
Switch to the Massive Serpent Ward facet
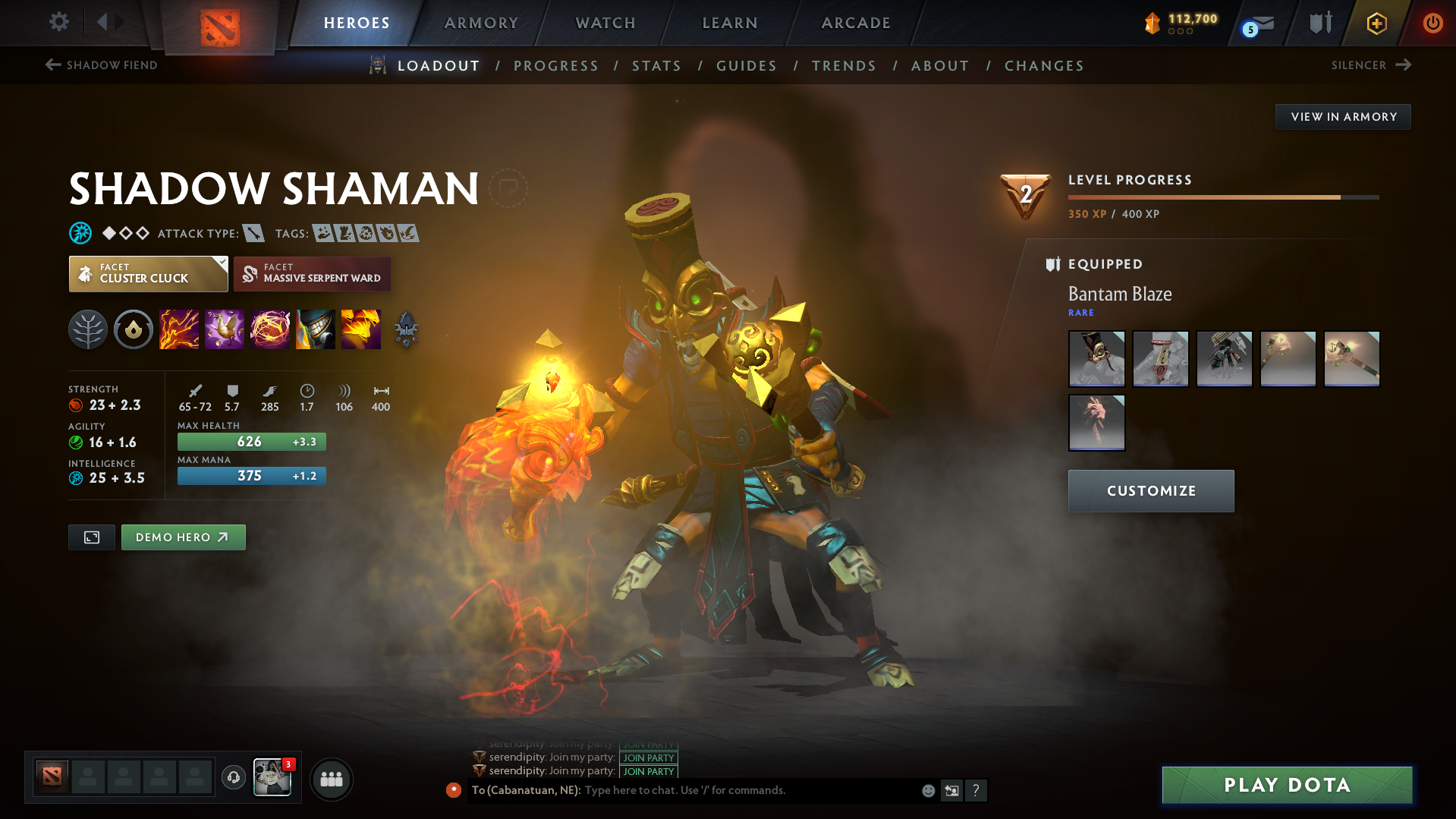[x=312, y=273]
